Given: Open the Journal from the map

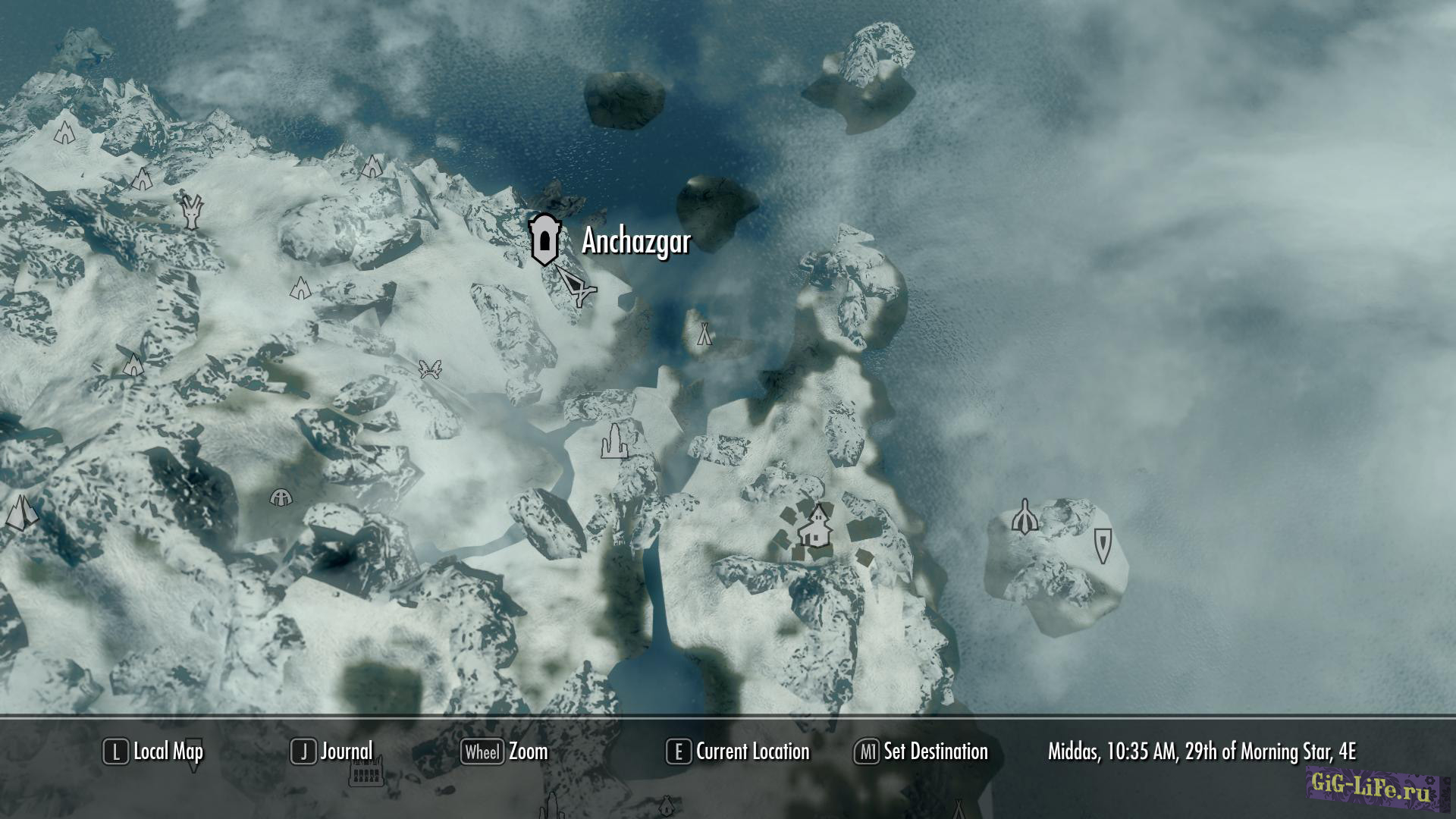Looking at the screenshot, I should tap(333, 752).
